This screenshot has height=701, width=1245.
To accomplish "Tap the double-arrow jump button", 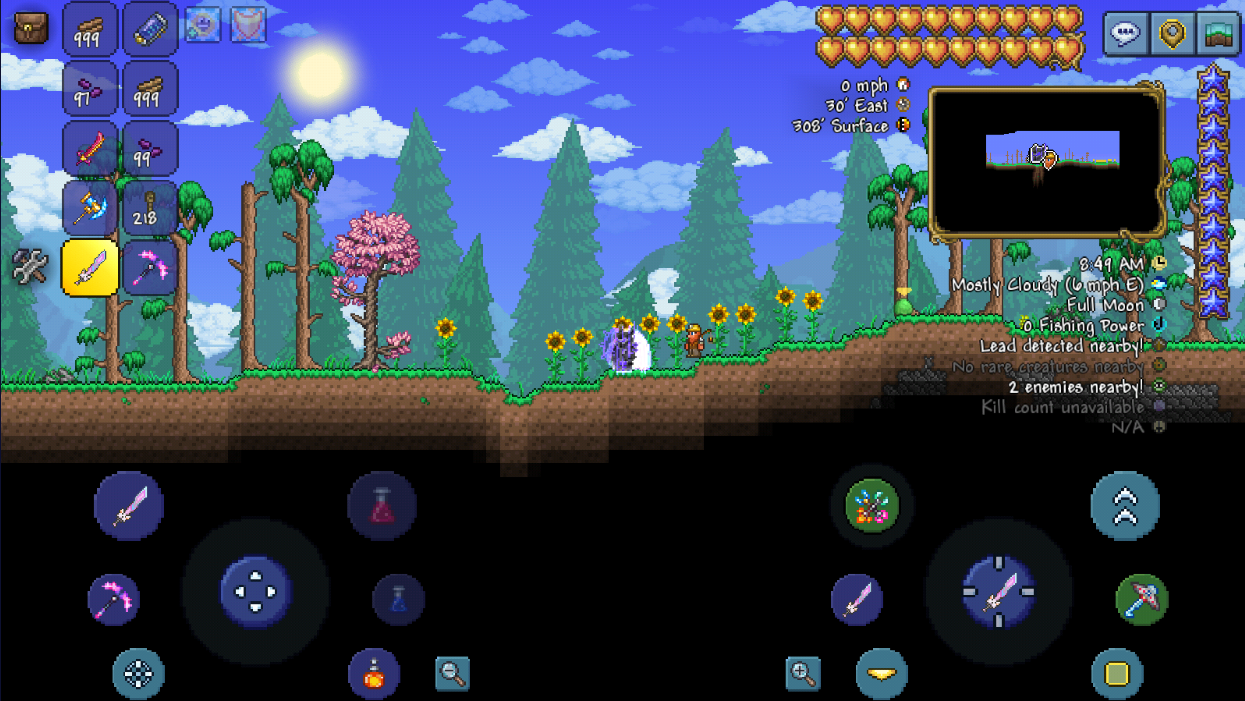I will point(1125,506).
